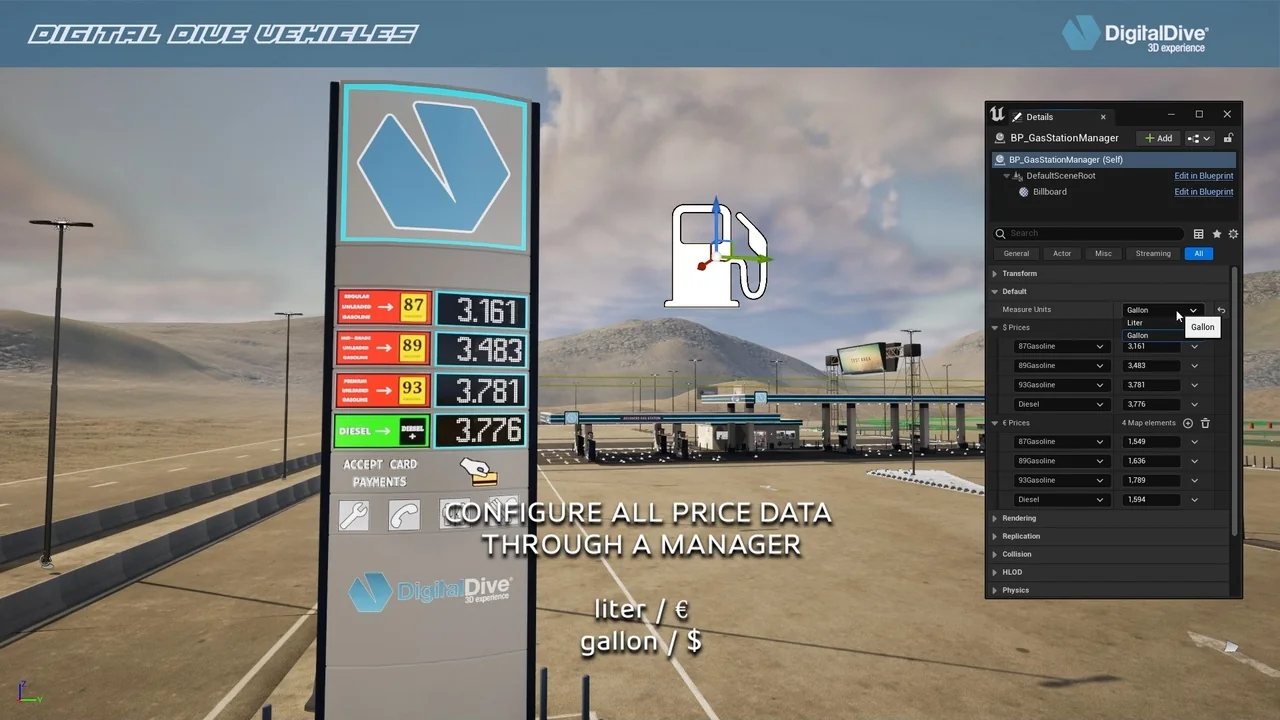Viewport: 1280px width, 720px height.
Task: Click the display filter grid icon beside search
Action: click(1198, 234)
